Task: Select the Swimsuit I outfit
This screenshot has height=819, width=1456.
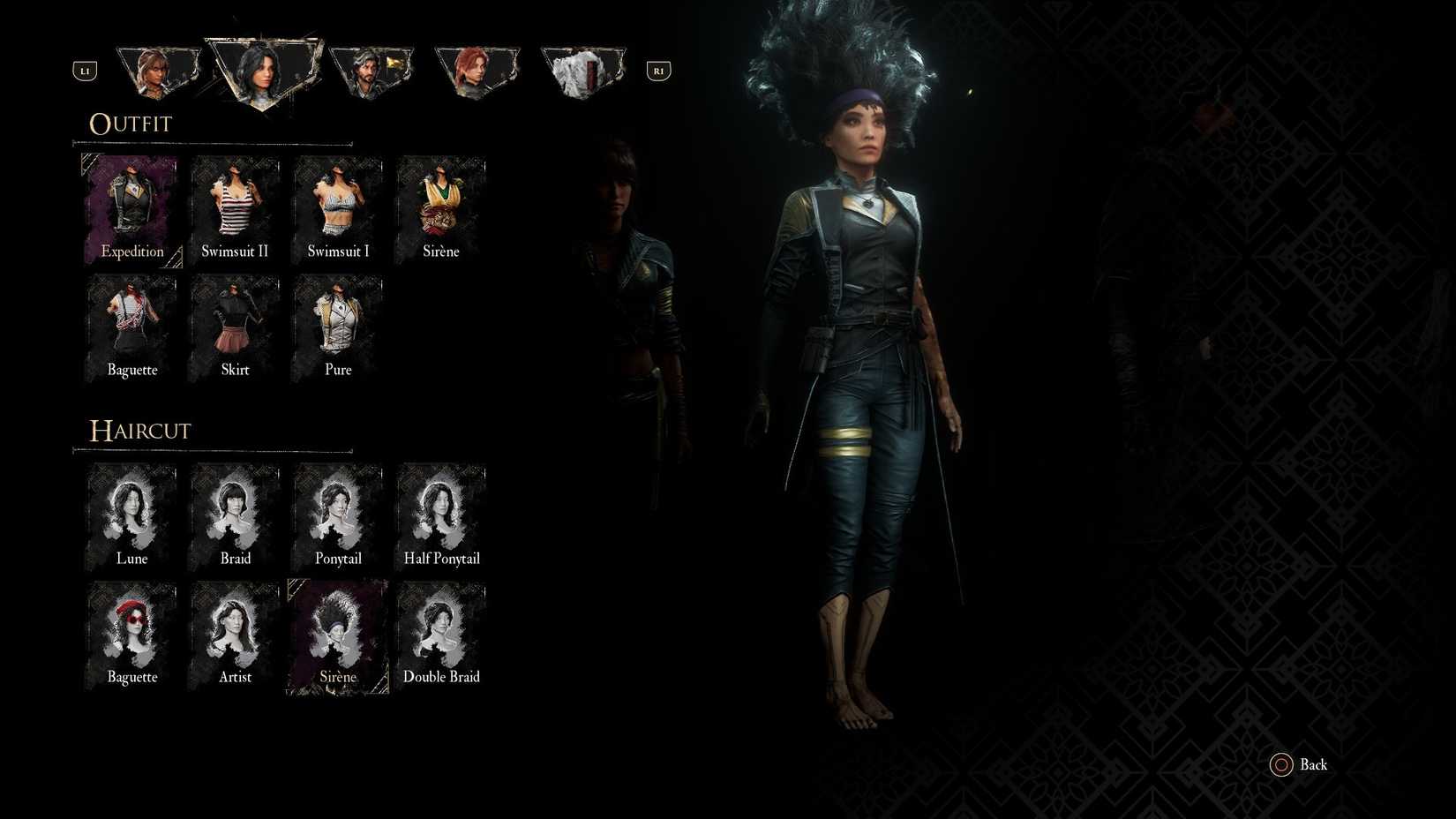Action: 337,203
